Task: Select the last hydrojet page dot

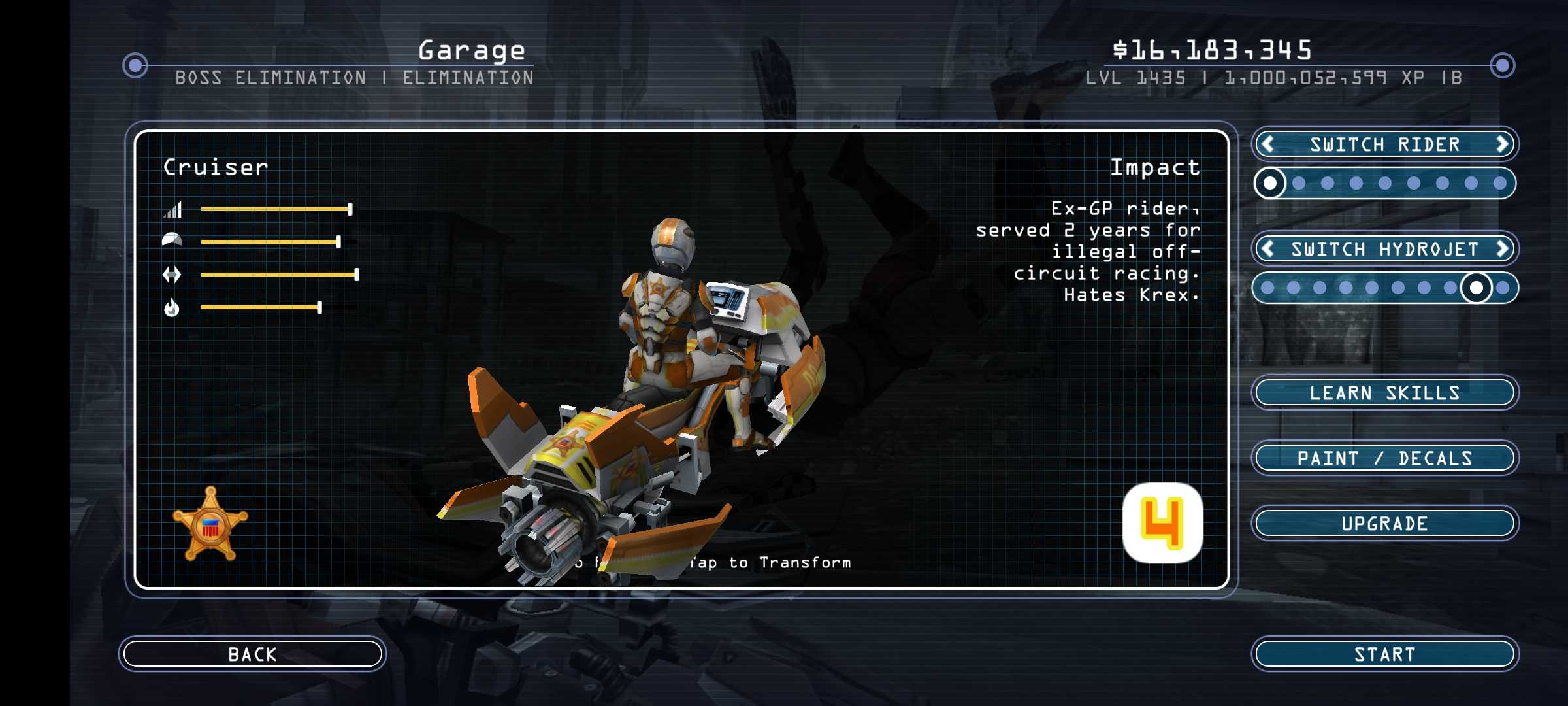Action: pos(1503,288)
